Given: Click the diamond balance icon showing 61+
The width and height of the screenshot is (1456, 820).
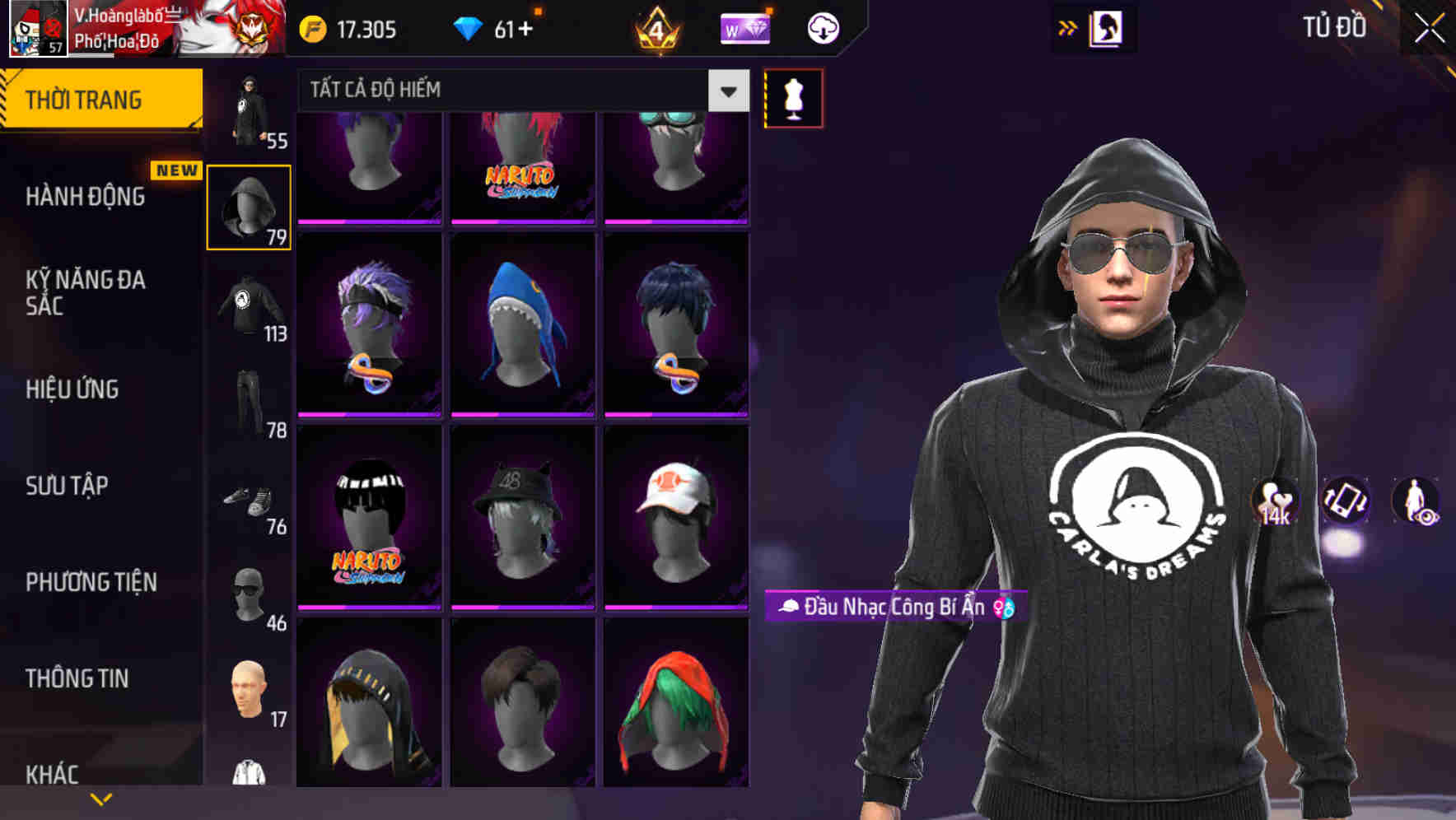Looking at the screenshot, I should pos(469,27).
